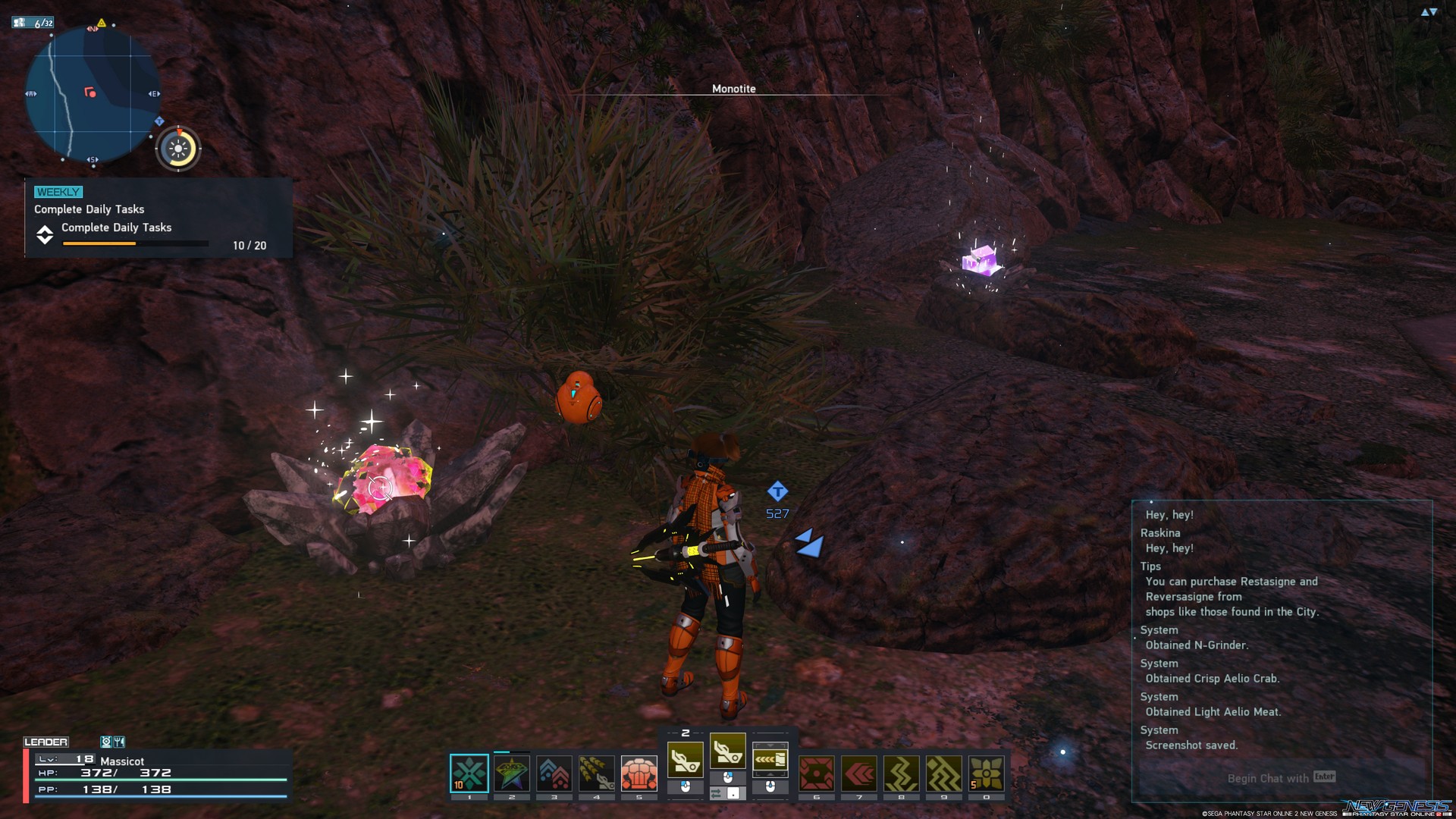Viewport: 1456px width, 819px height.
Task: Click the party count indicator above the minimap
Action: (33, 23)
